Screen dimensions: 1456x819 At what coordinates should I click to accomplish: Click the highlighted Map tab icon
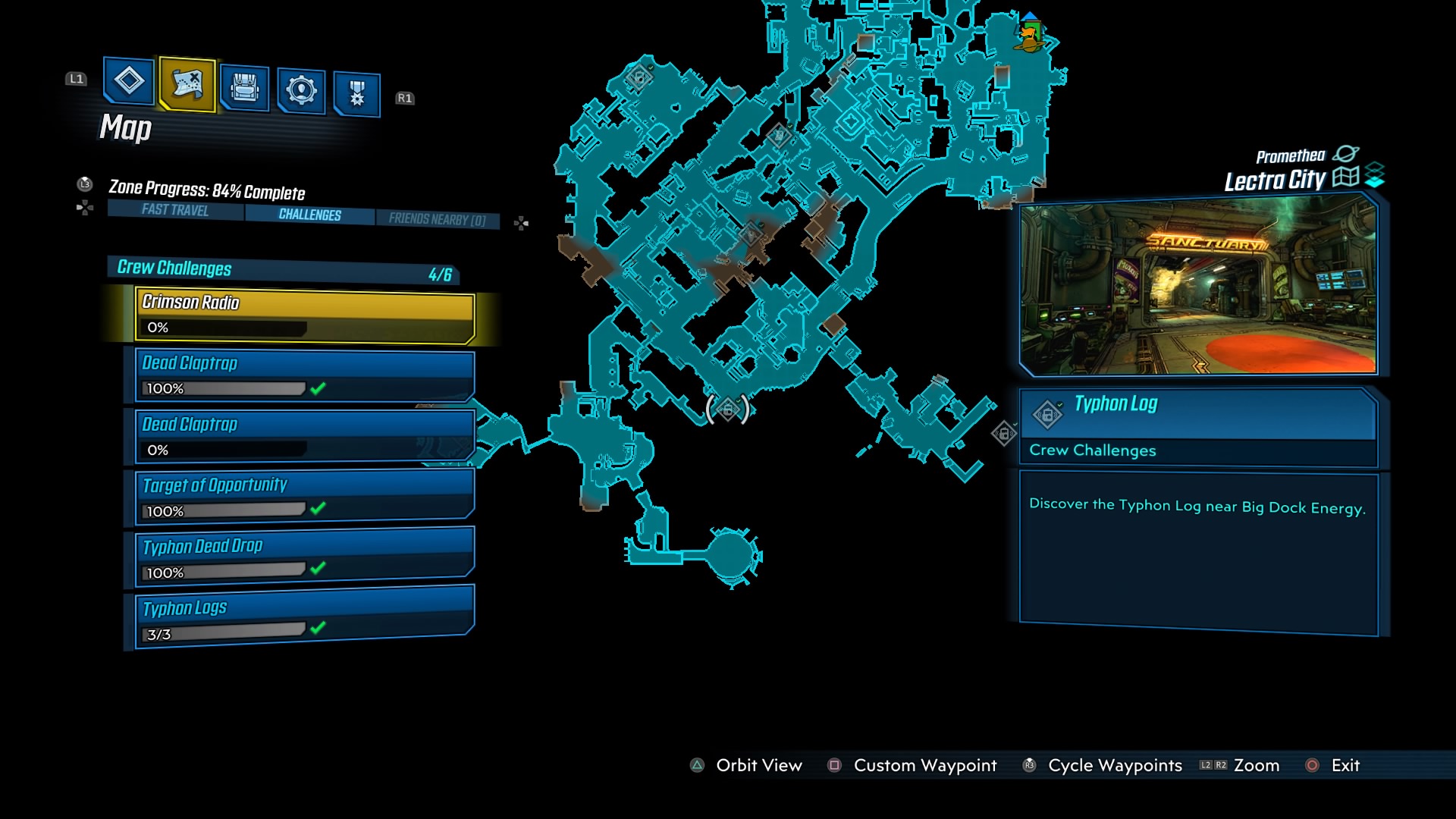point(187,85)
